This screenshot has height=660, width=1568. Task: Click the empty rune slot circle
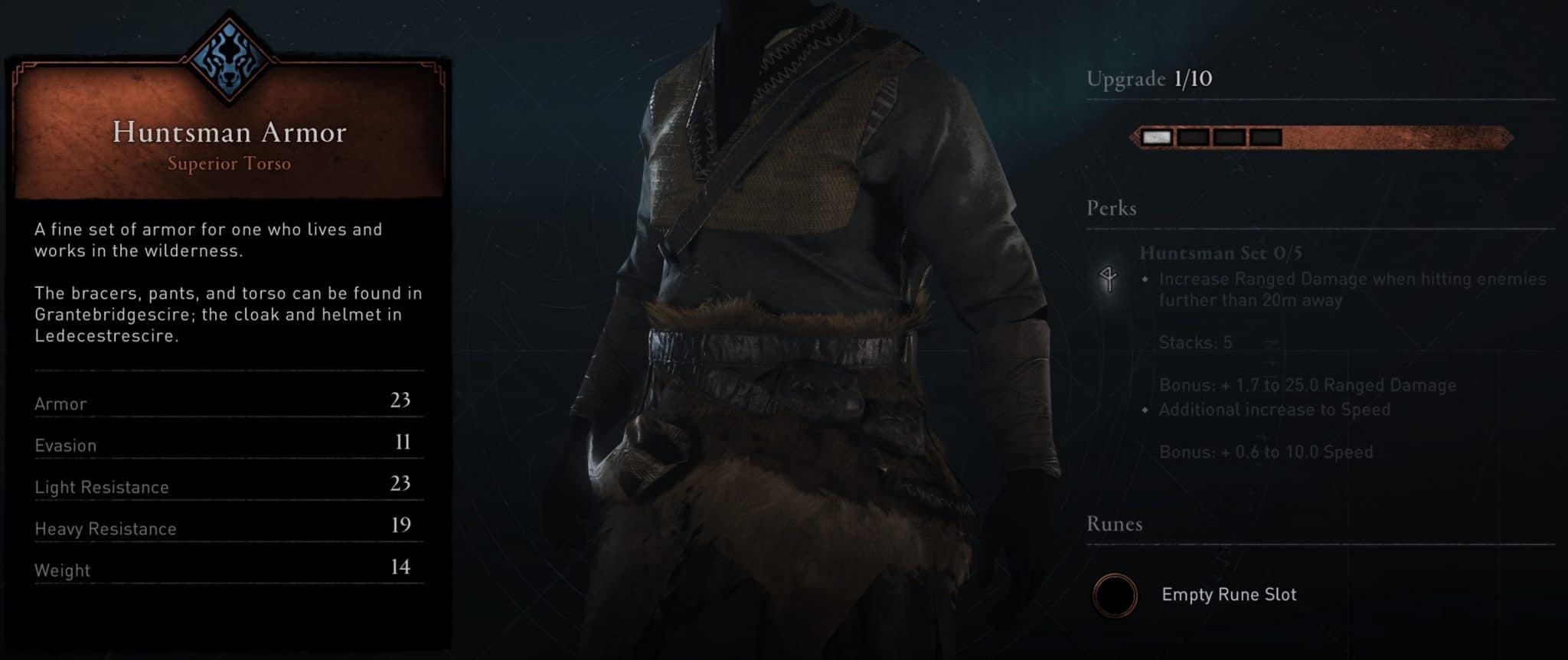pos(1116,596)
